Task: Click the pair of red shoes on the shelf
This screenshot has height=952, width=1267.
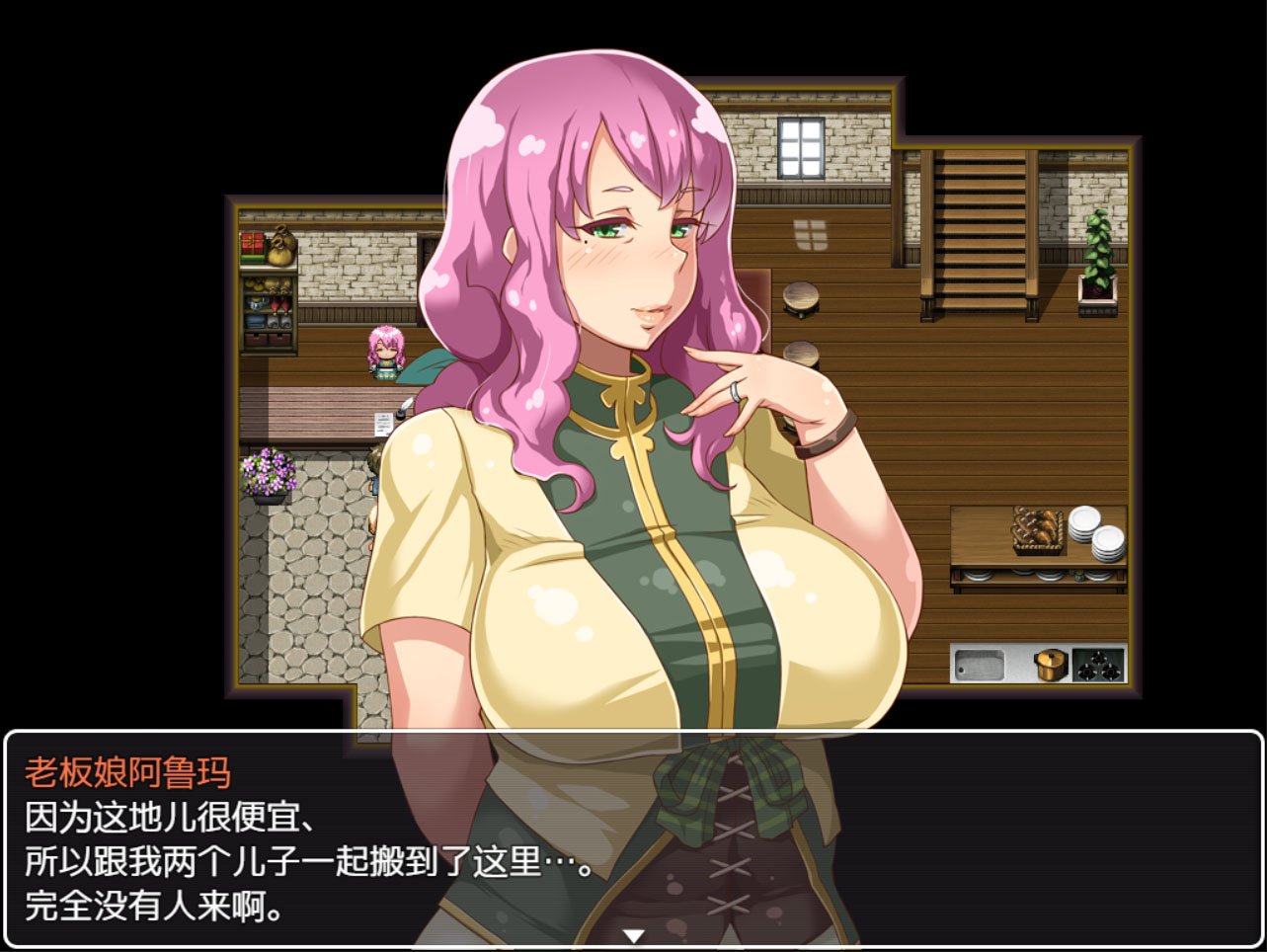Action: [x=279, y=303]
